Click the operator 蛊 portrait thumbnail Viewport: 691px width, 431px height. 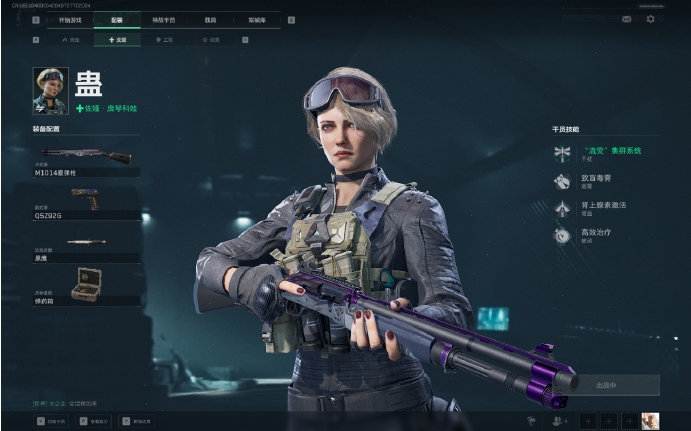[x=50, y=90]
